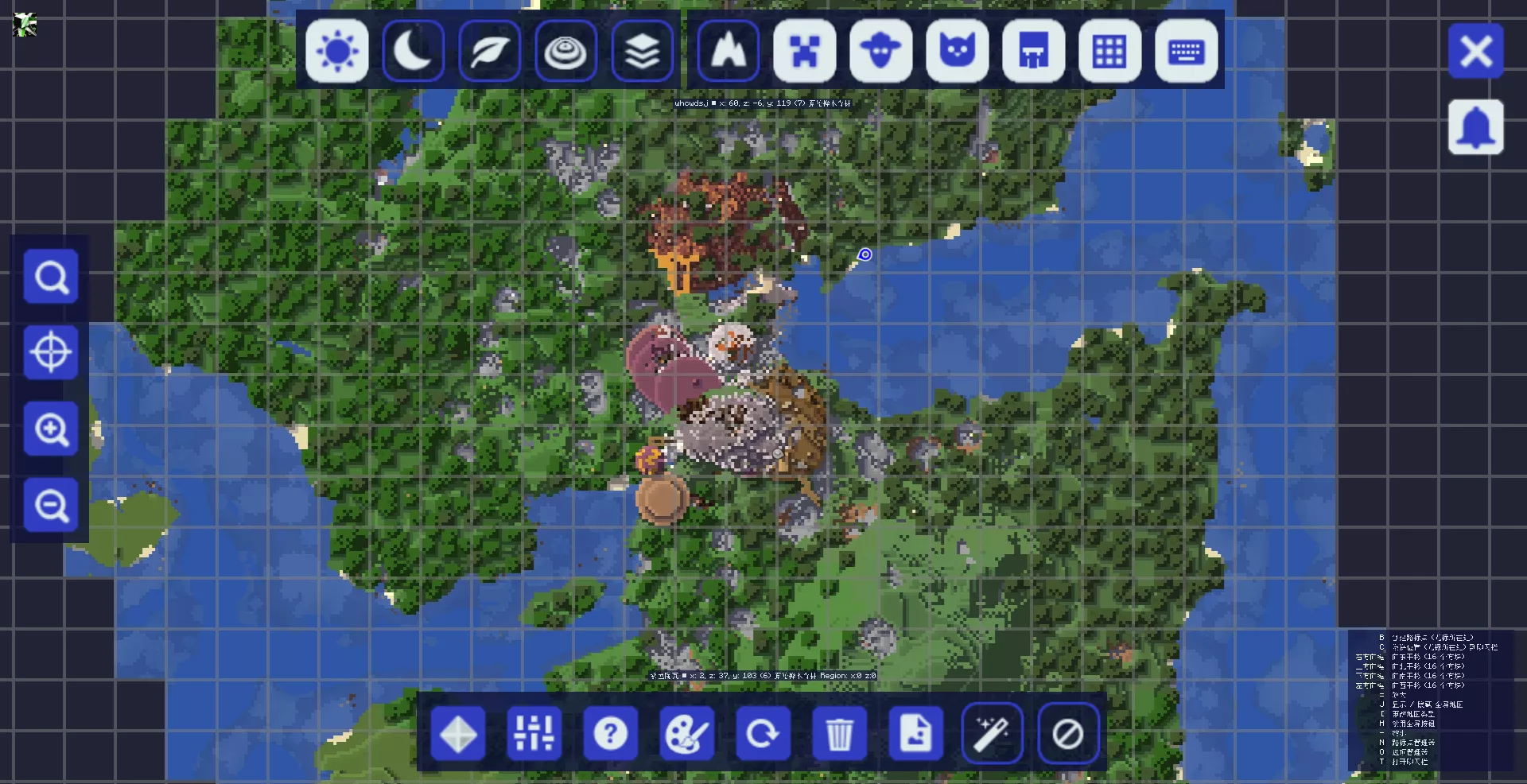Toggle the cat face pets display
This screenshot has height=784, width=1527.
click(958, 52)
